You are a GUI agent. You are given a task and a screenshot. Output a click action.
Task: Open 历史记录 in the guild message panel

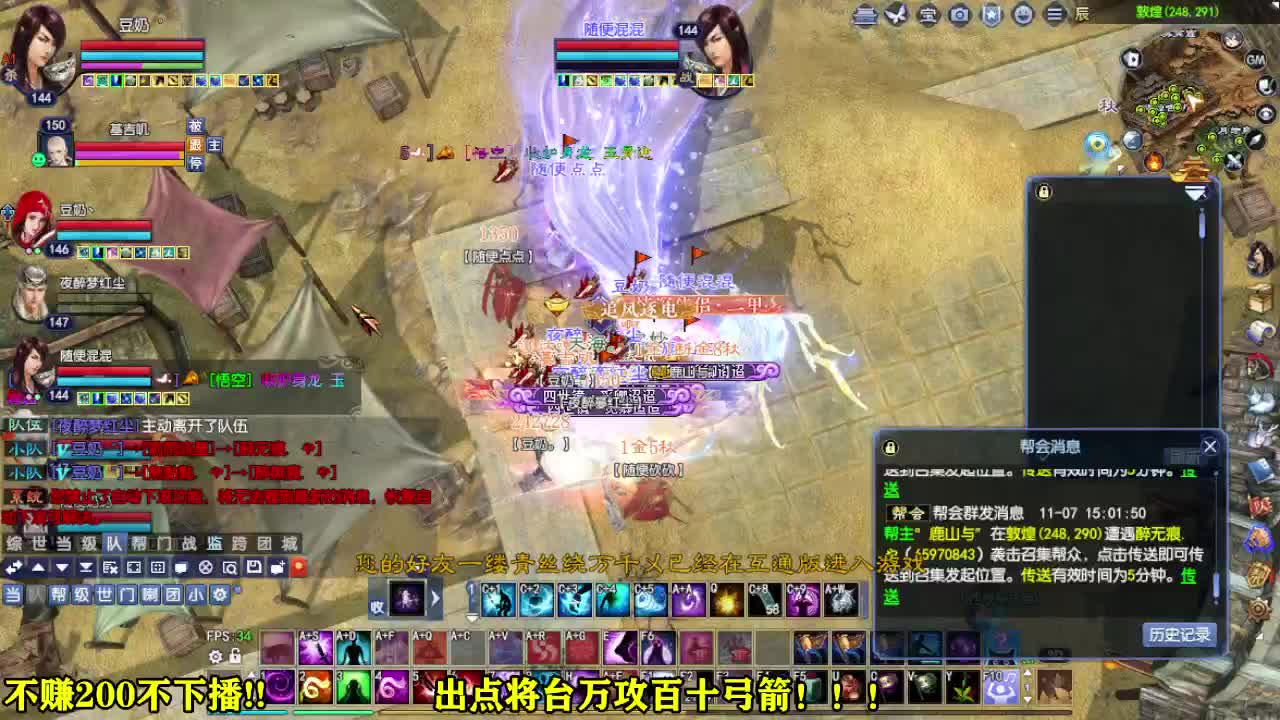pyautogui.click(x=1179, y=637)
